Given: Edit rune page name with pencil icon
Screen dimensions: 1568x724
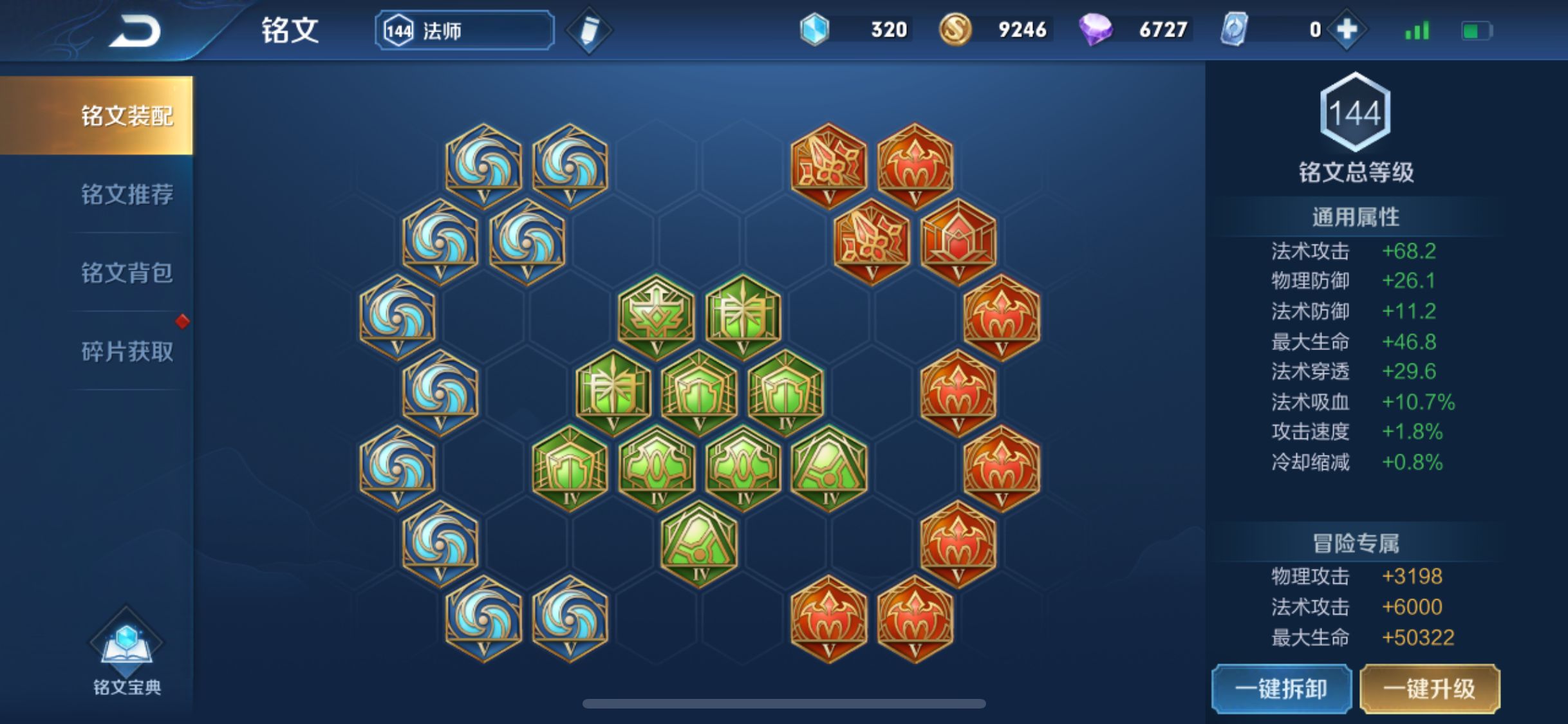Looking at the screenshot, I should coord(588,30).
